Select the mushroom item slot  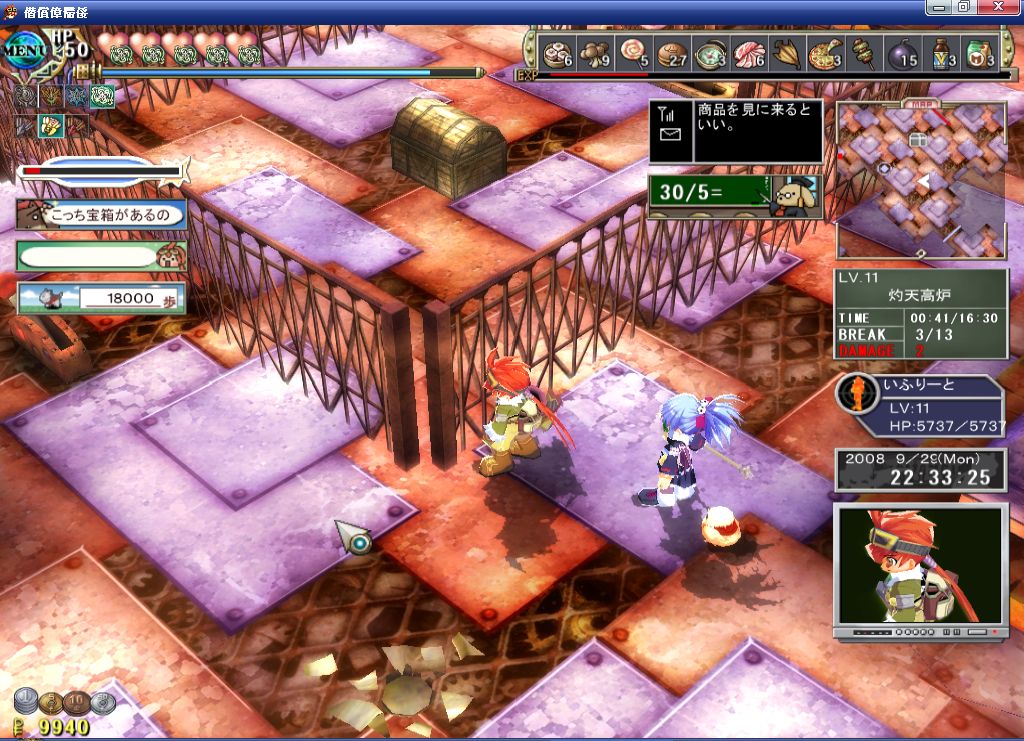[x=595, y=52]
